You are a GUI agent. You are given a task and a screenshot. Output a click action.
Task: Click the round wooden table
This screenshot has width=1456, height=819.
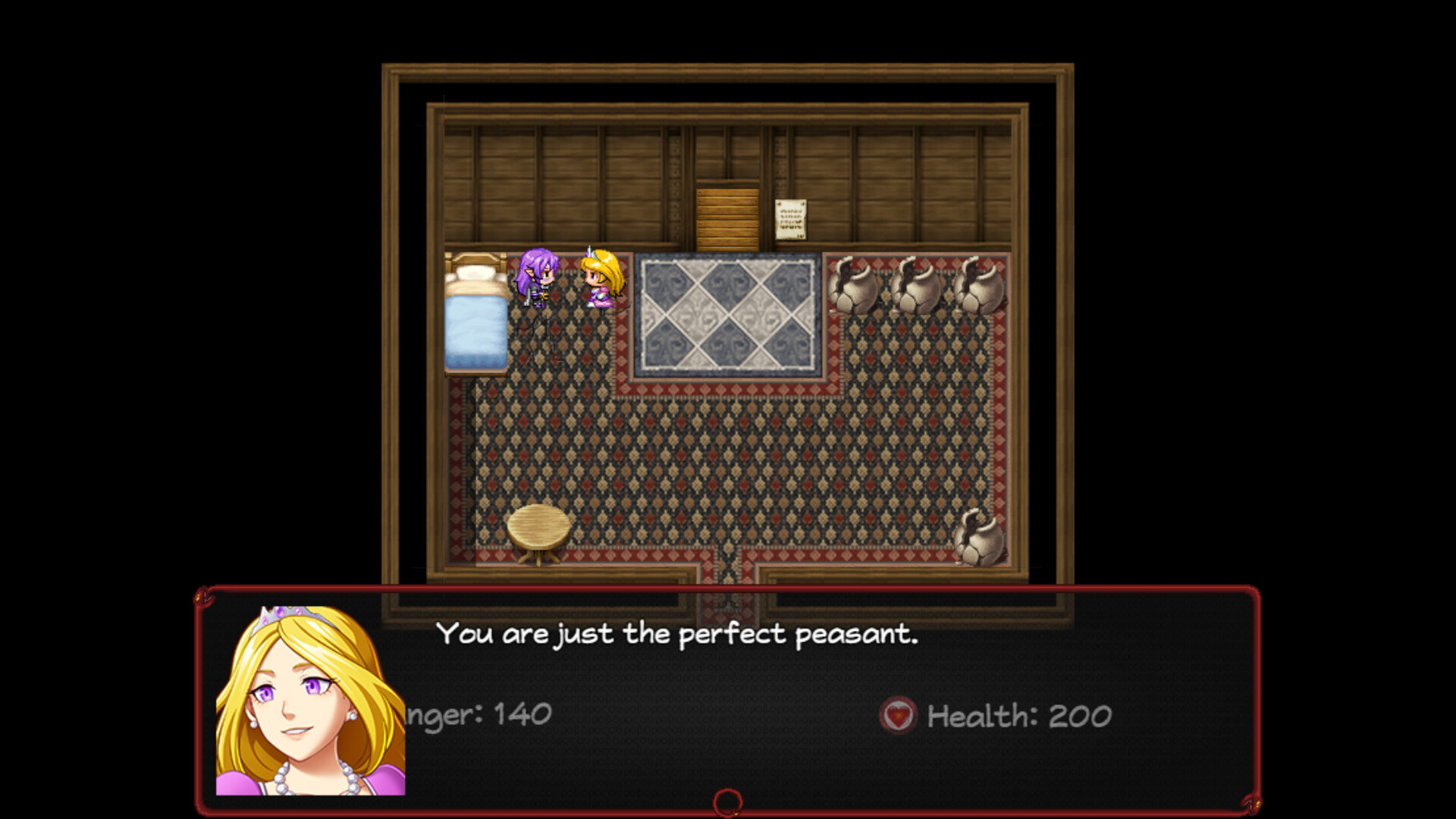coord(540,527)
